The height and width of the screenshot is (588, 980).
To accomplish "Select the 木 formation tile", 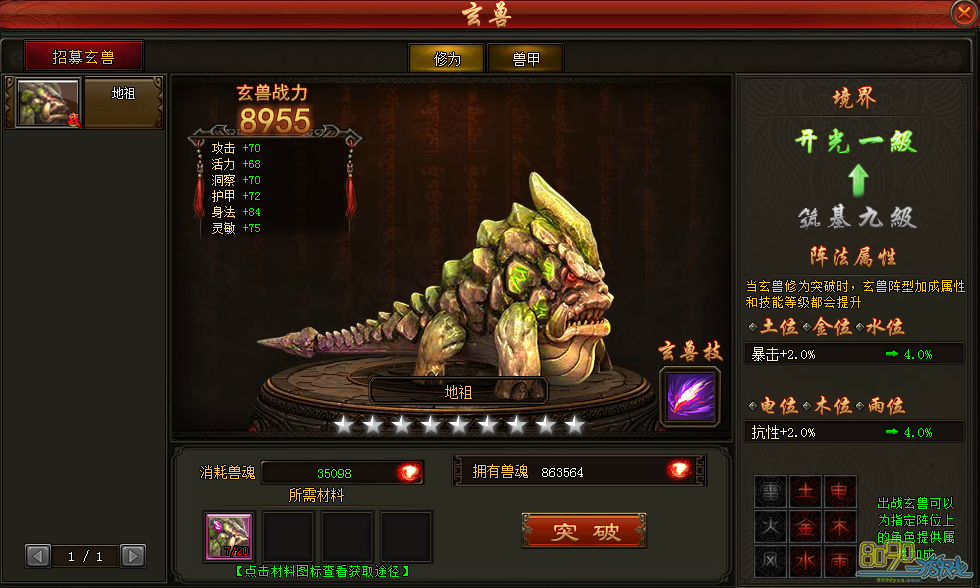I will (x=839, y=525).
